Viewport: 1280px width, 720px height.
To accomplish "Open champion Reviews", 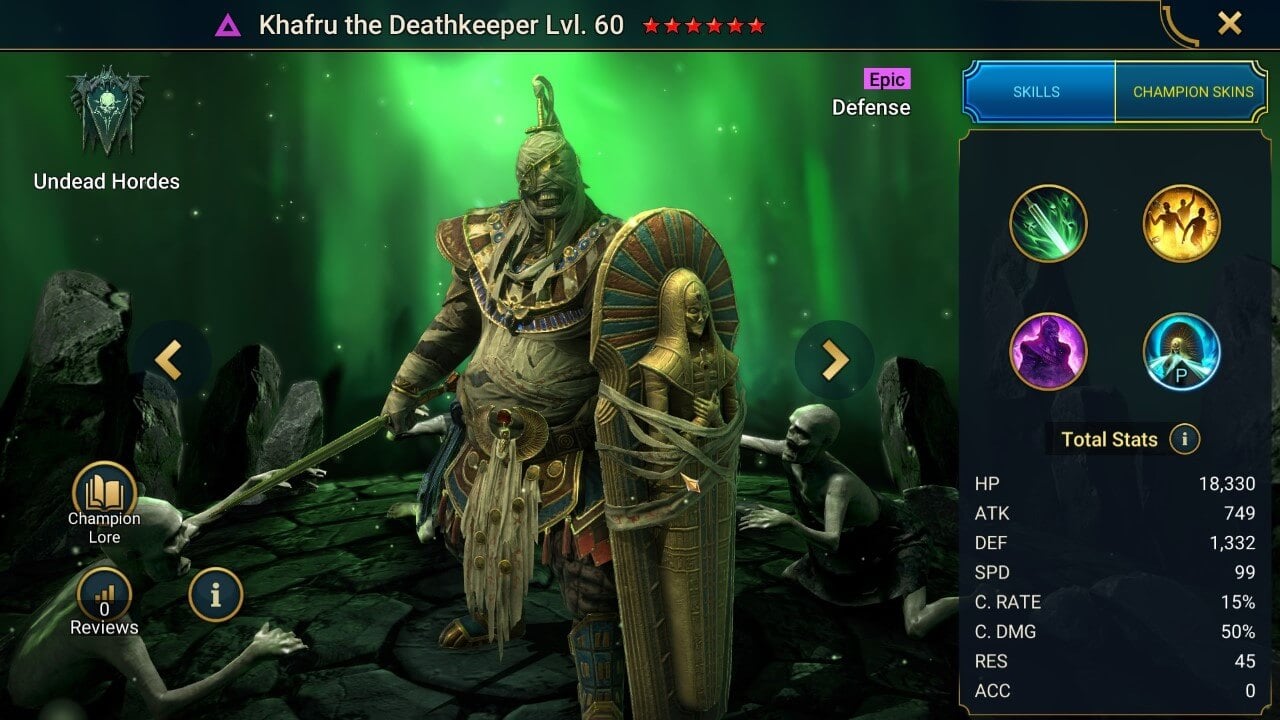I will click(x=104, y=598).
